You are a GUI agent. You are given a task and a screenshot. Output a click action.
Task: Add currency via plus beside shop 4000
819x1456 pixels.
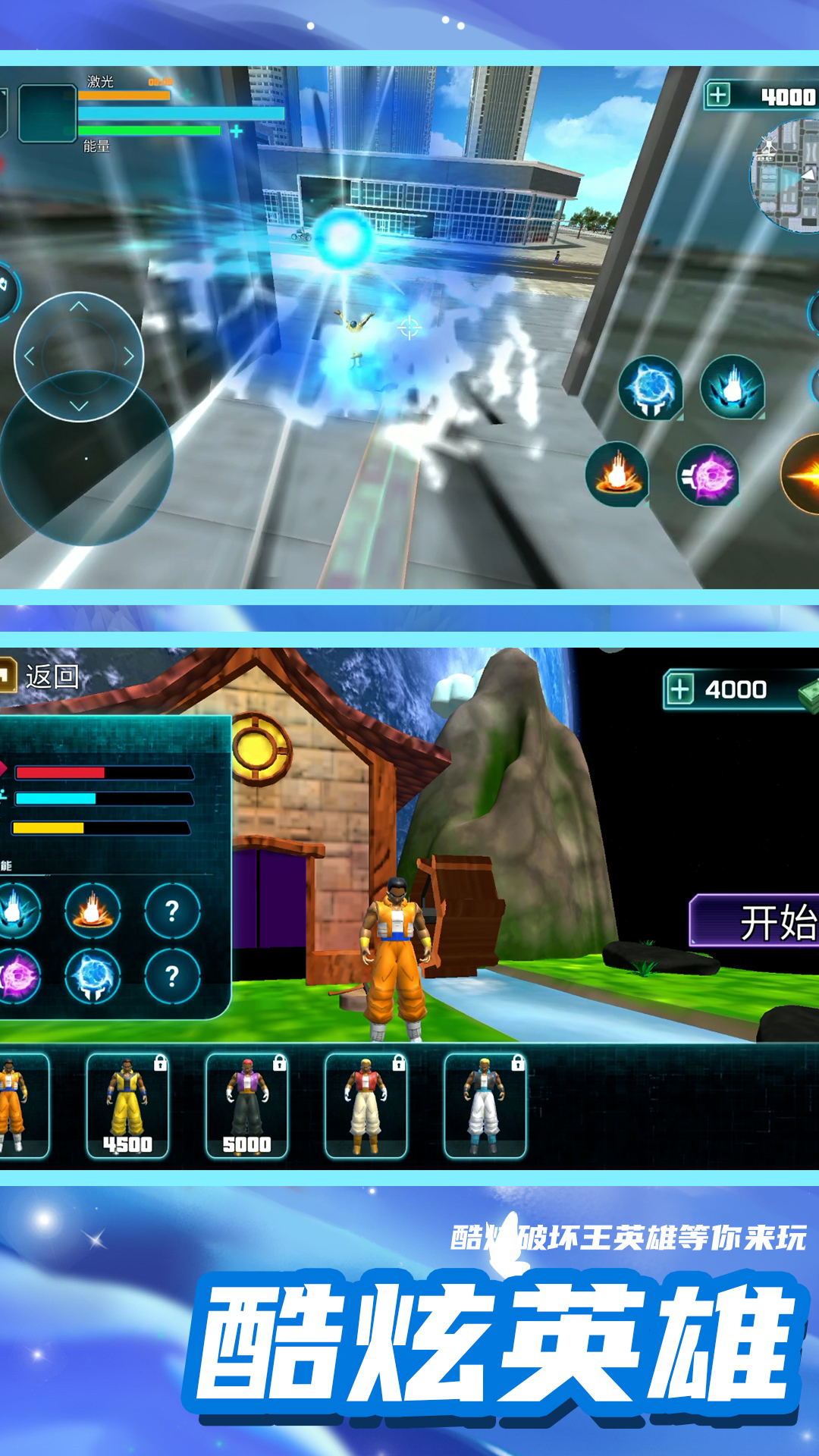(679, 690)
